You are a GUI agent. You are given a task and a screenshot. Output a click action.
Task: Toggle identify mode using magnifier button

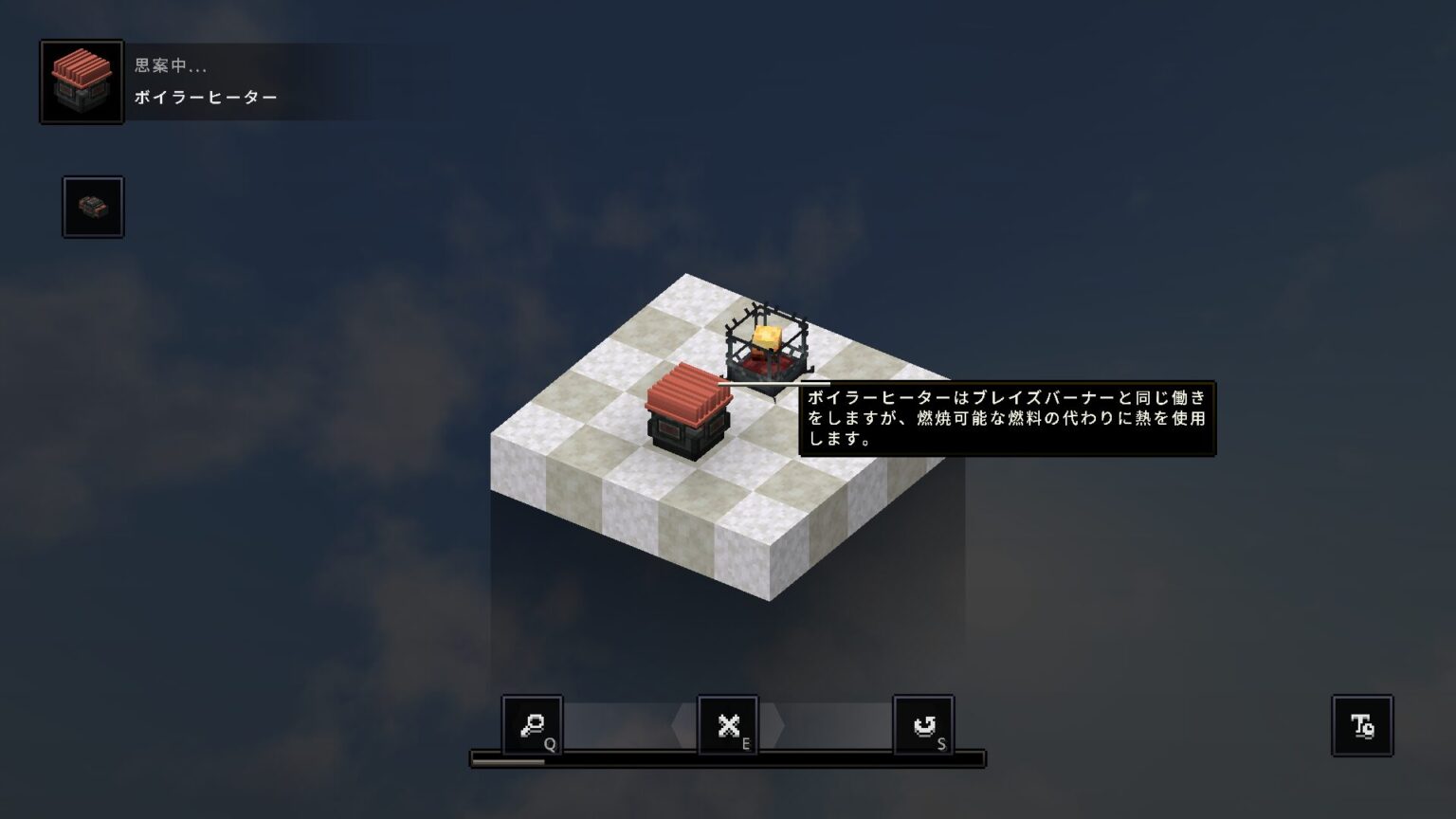[x=534, y=725]
